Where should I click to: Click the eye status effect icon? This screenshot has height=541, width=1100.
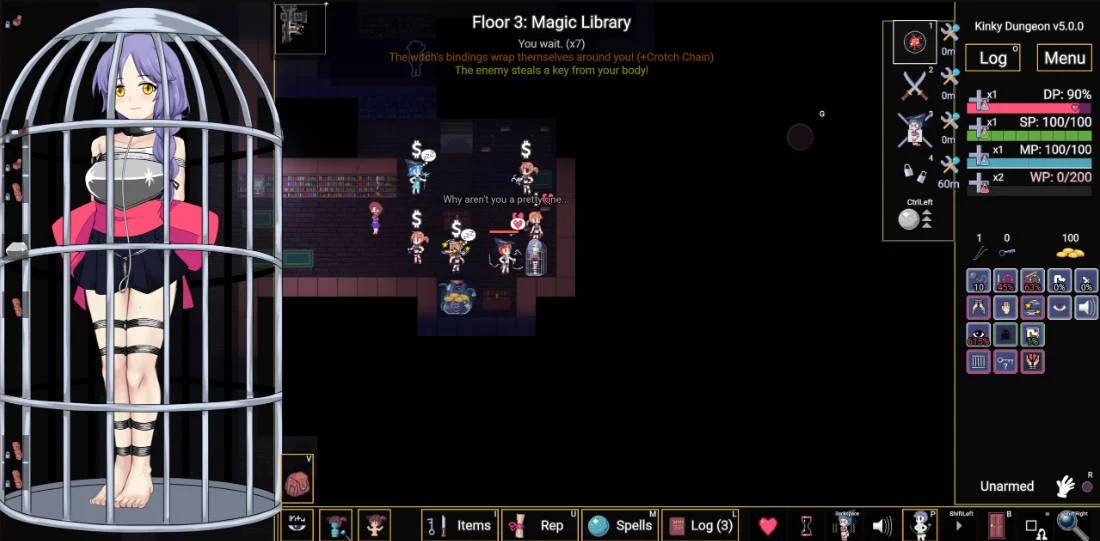point(979,335)
